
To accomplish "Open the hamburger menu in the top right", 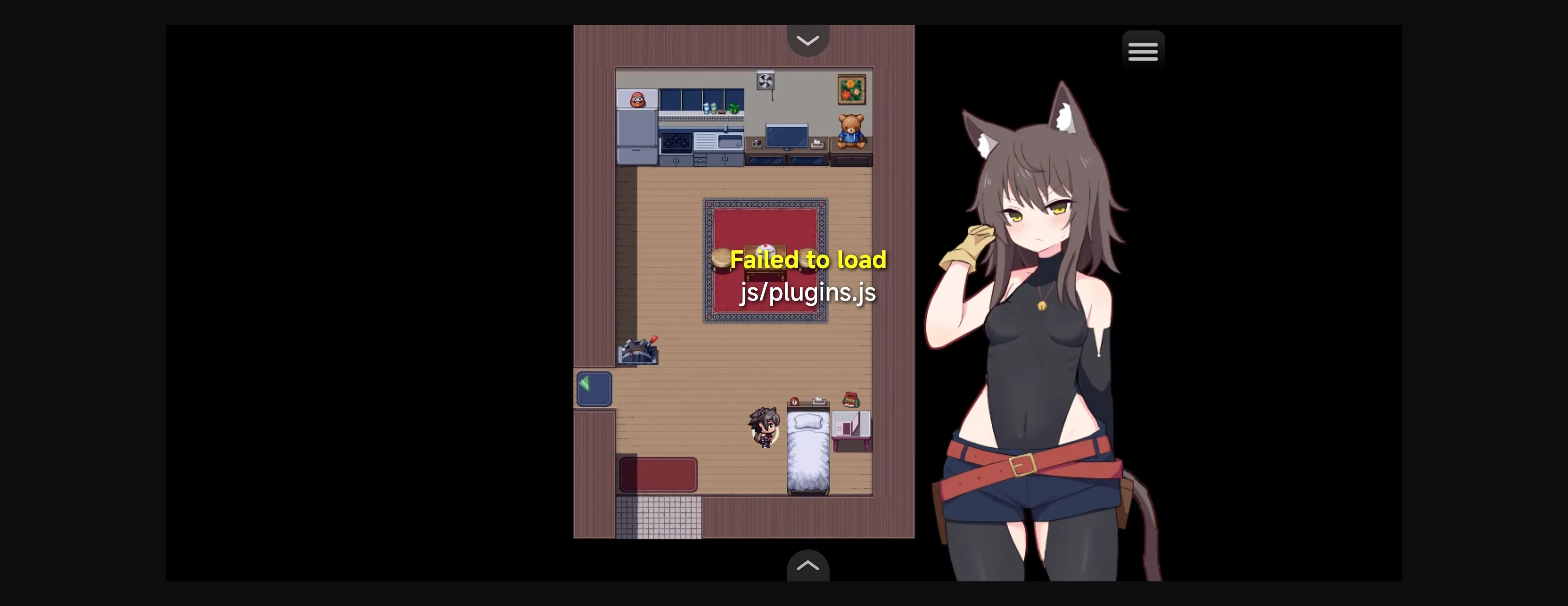I will click(x=1143, y=50).
